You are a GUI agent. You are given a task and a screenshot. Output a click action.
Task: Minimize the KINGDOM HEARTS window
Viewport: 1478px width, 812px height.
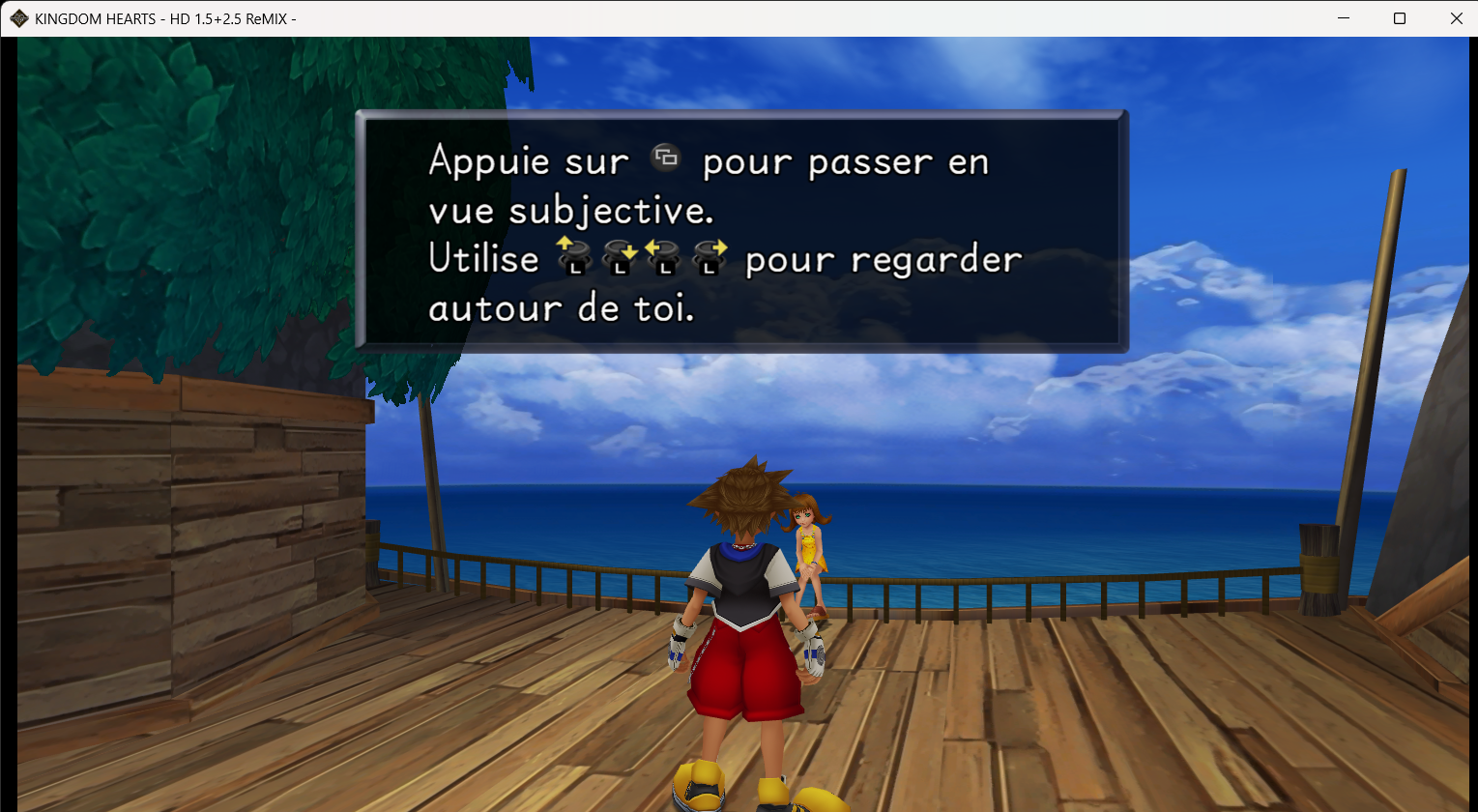1343,17
